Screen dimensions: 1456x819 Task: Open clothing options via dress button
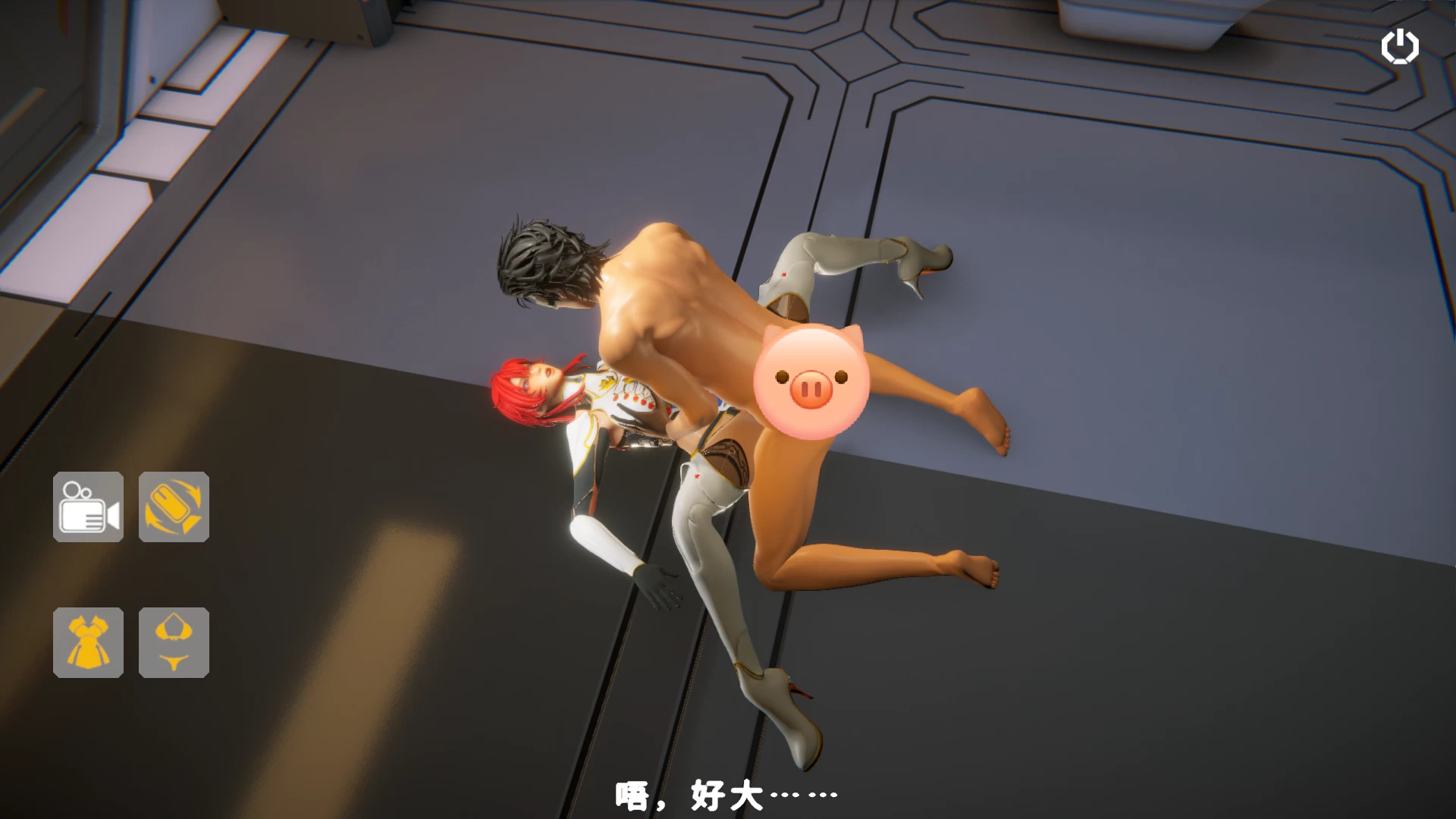(x=87, y=641)
